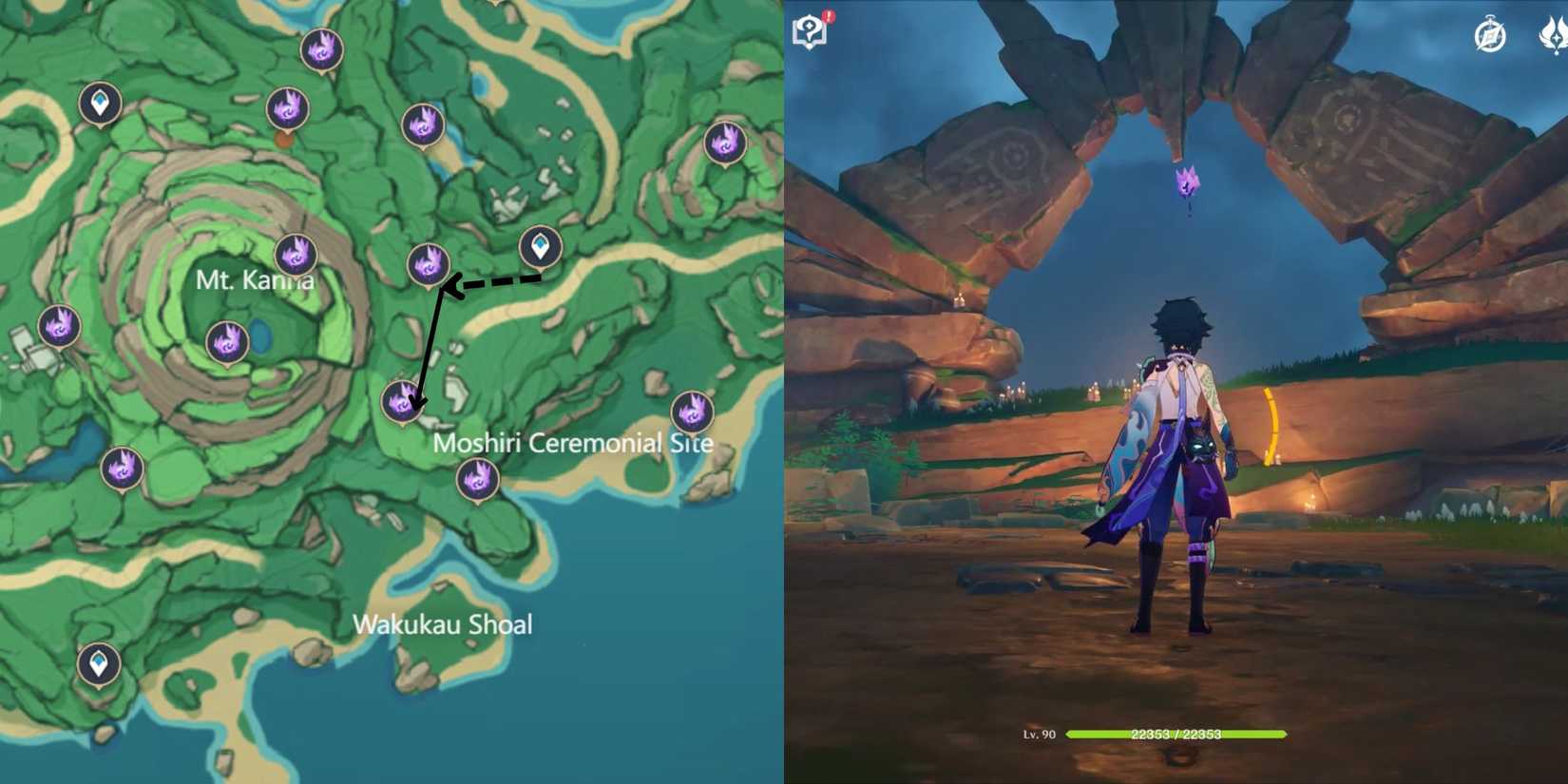Image resolution: width=1568 pixels, height=784 pixels.
Task: Click the Wakukau Shoal map label
Action: pos(443,624)
